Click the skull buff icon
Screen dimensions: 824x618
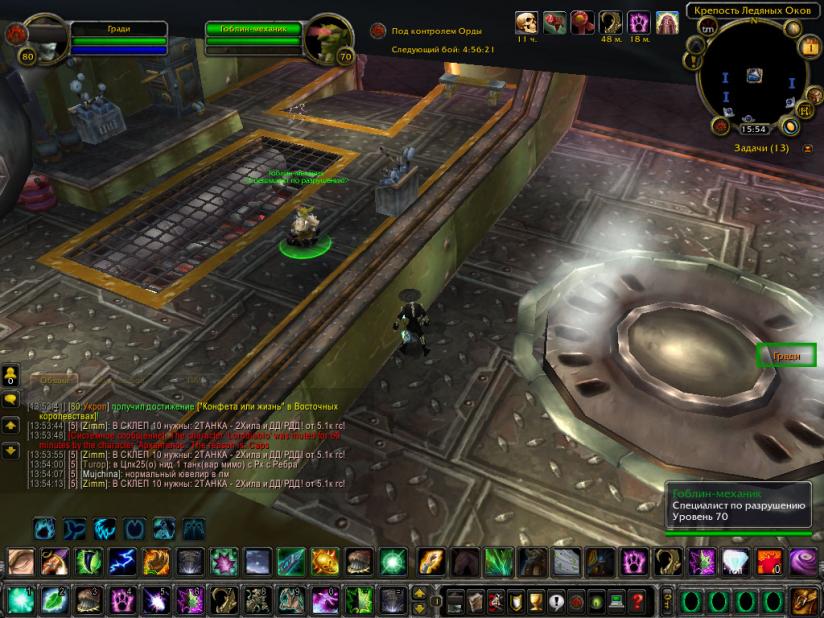coord(526,23)
